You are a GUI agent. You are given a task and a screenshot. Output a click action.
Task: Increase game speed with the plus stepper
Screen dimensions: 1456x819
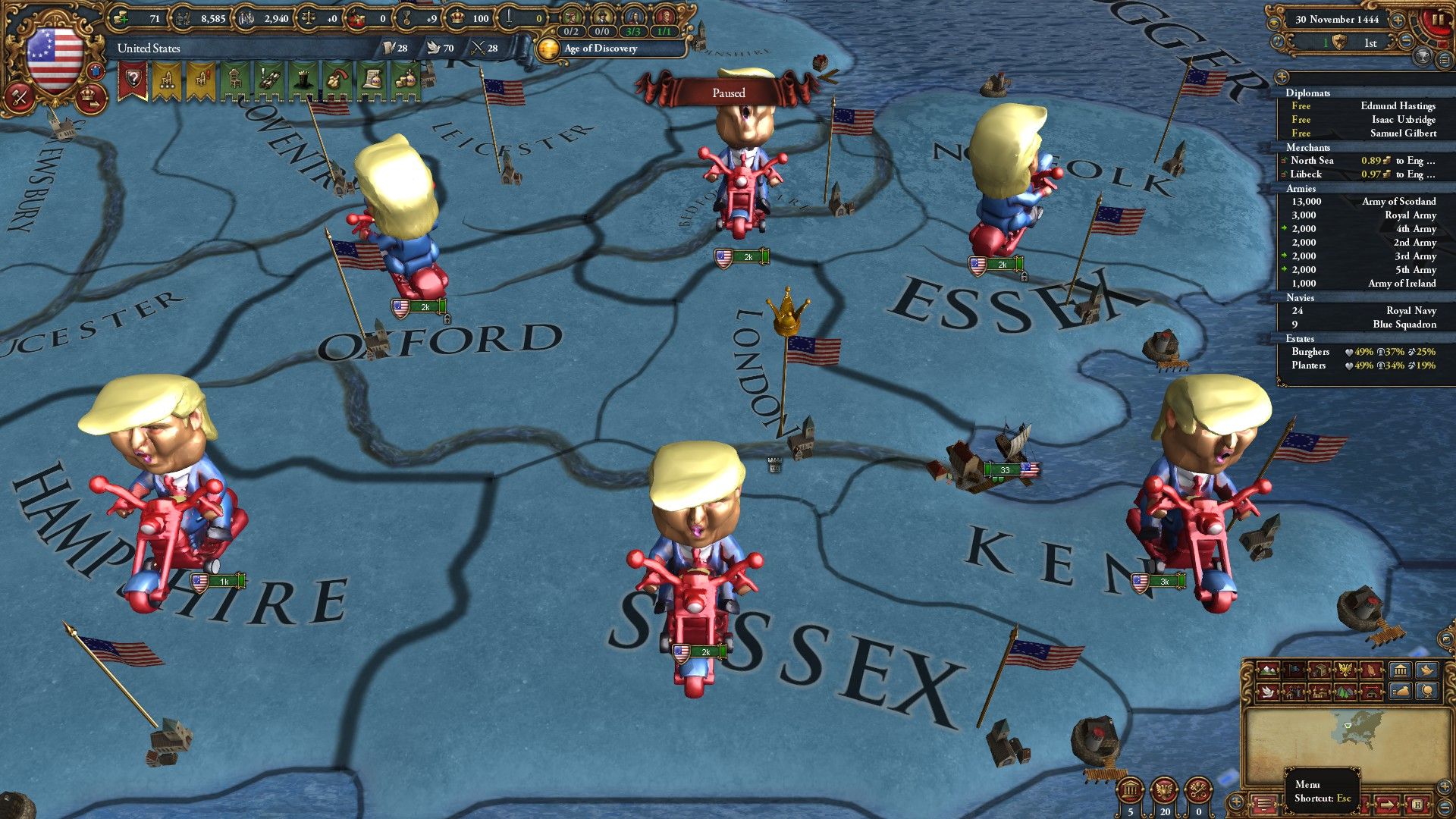[x=1398, y=20]
